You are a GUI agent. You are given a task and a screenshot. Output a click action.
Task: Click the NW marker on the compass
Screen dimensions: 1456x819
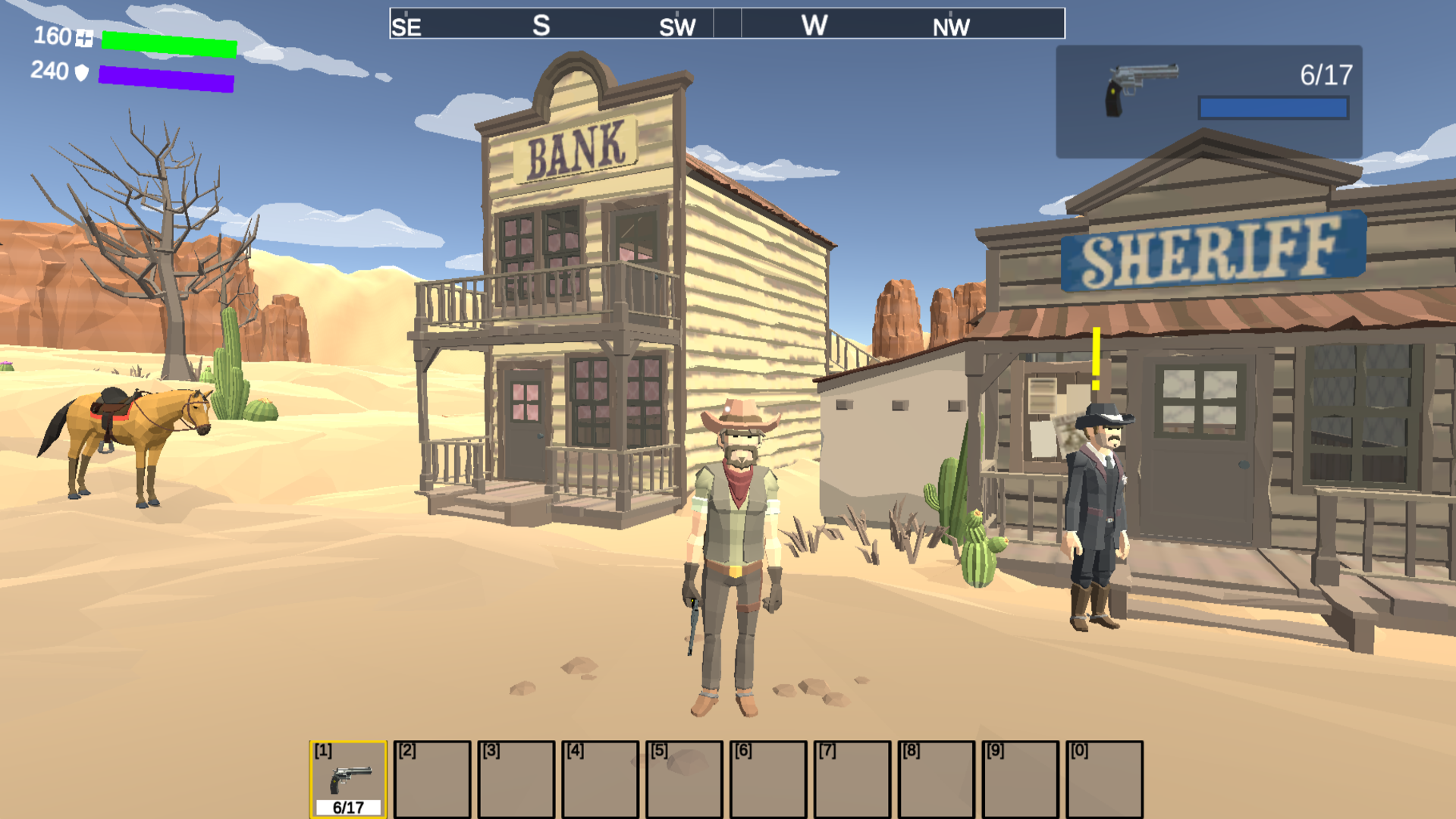[x=952, y=27]
